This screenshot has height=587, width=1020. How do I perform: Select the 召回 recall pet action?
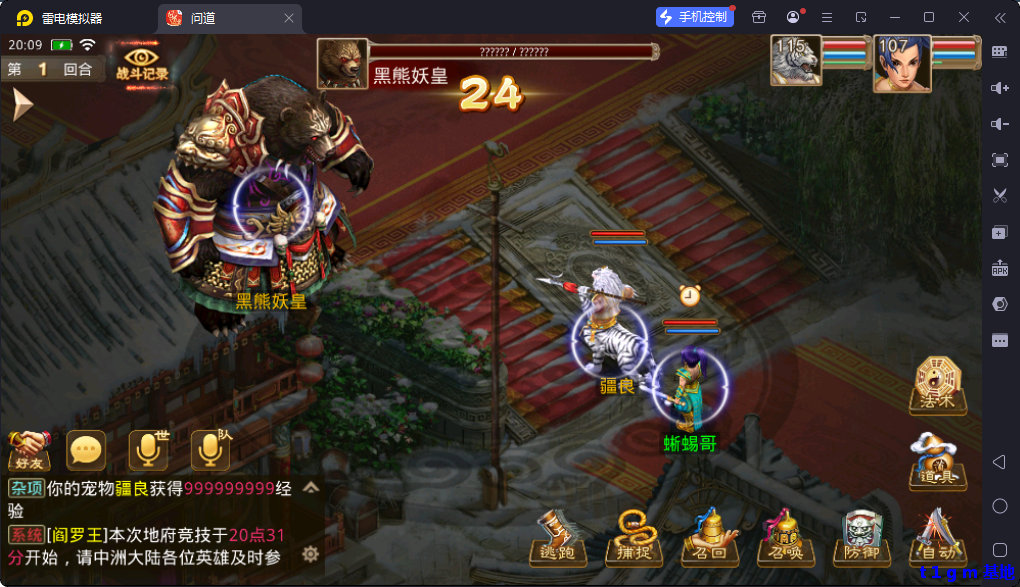click(x=709, y=540)
